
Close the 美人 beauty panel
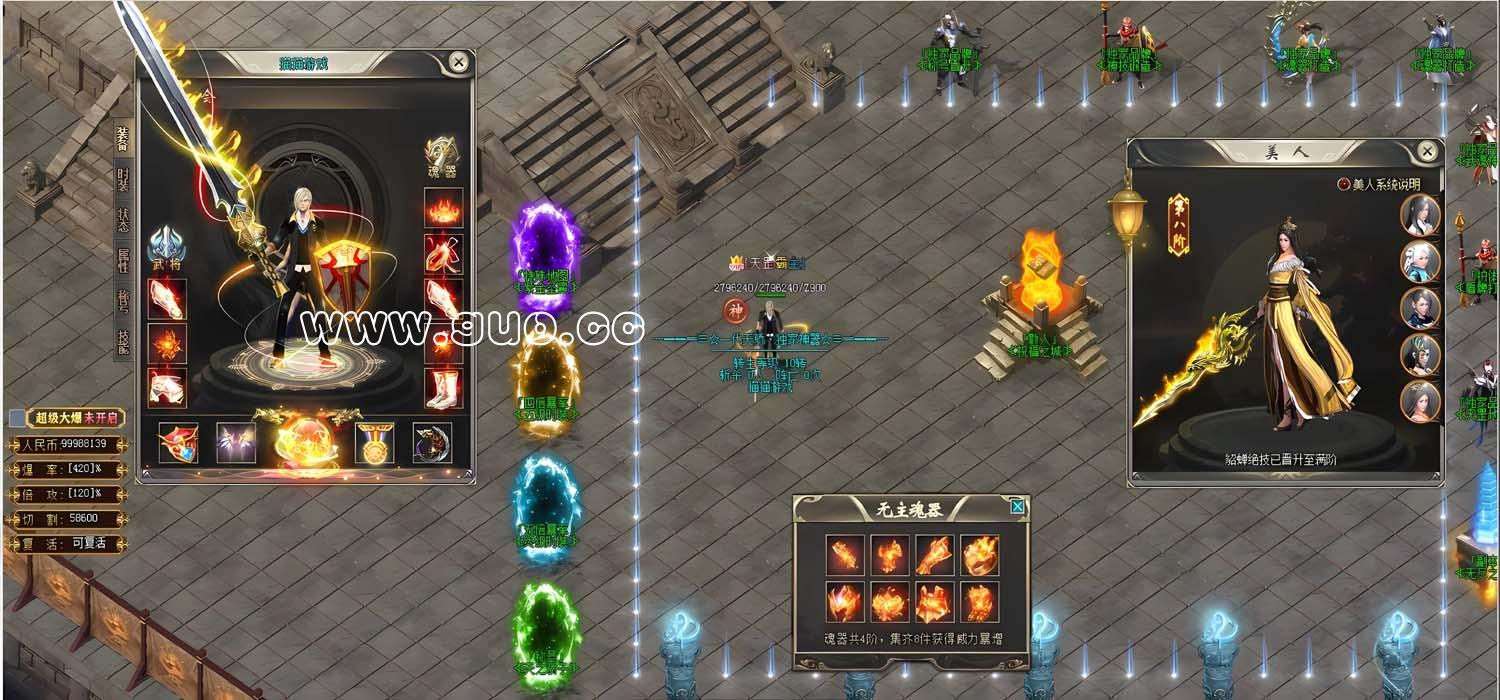[1427, 151]
